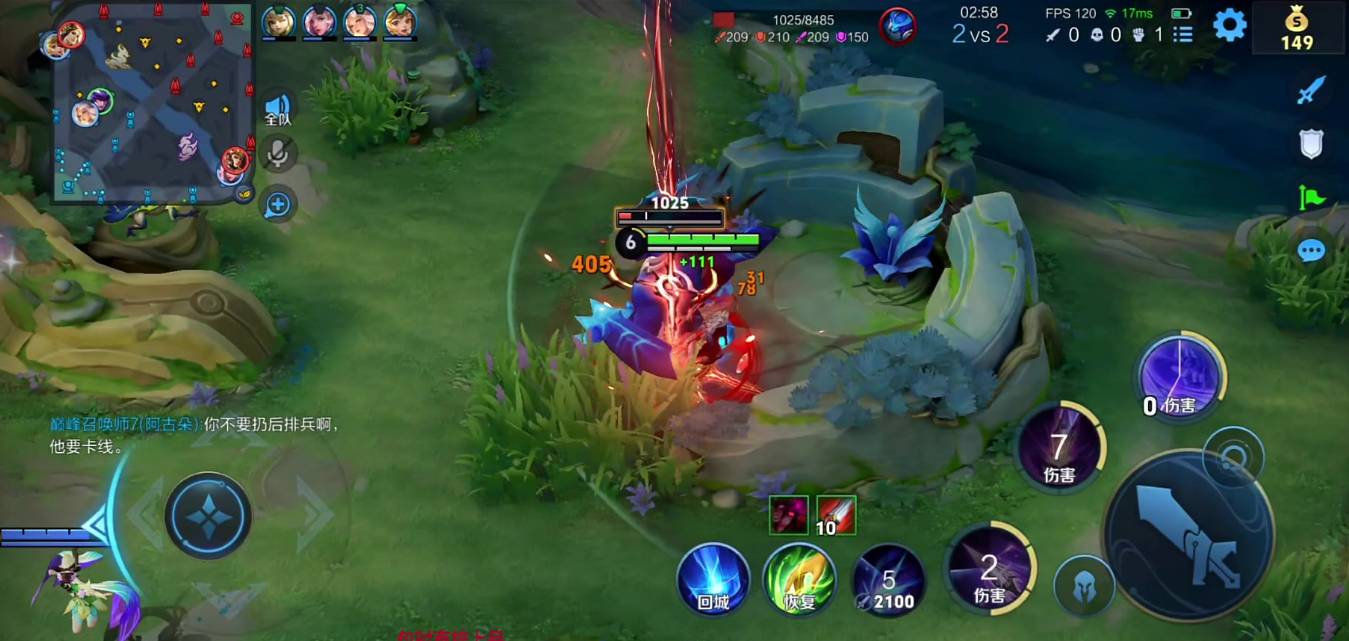Tap the helmet hero-target button
Screen dimensions: 1349x641
pyautogui.click(x=1084, y=586)
